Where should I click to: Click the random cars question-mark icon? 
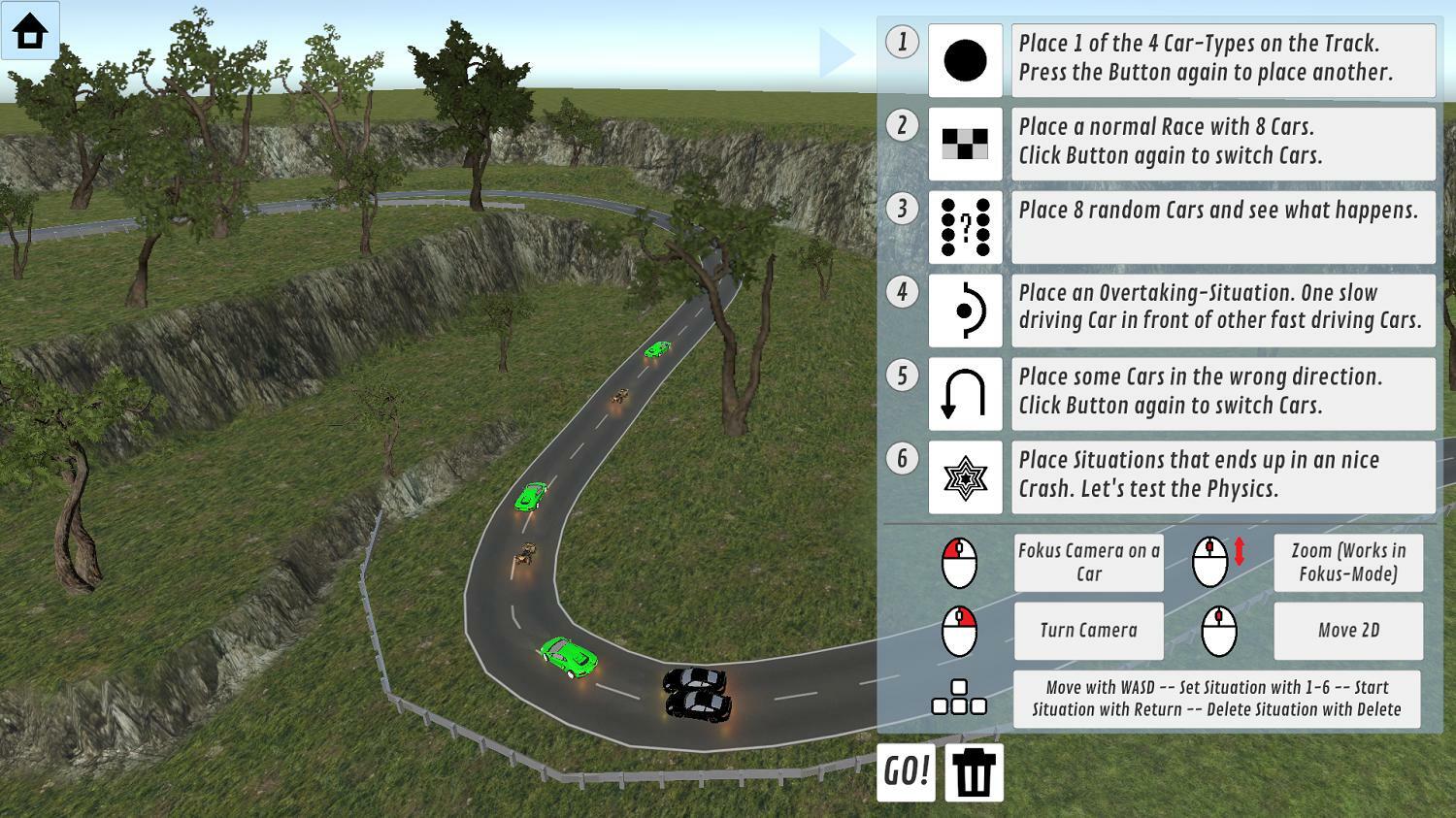[x=965, y=227]
